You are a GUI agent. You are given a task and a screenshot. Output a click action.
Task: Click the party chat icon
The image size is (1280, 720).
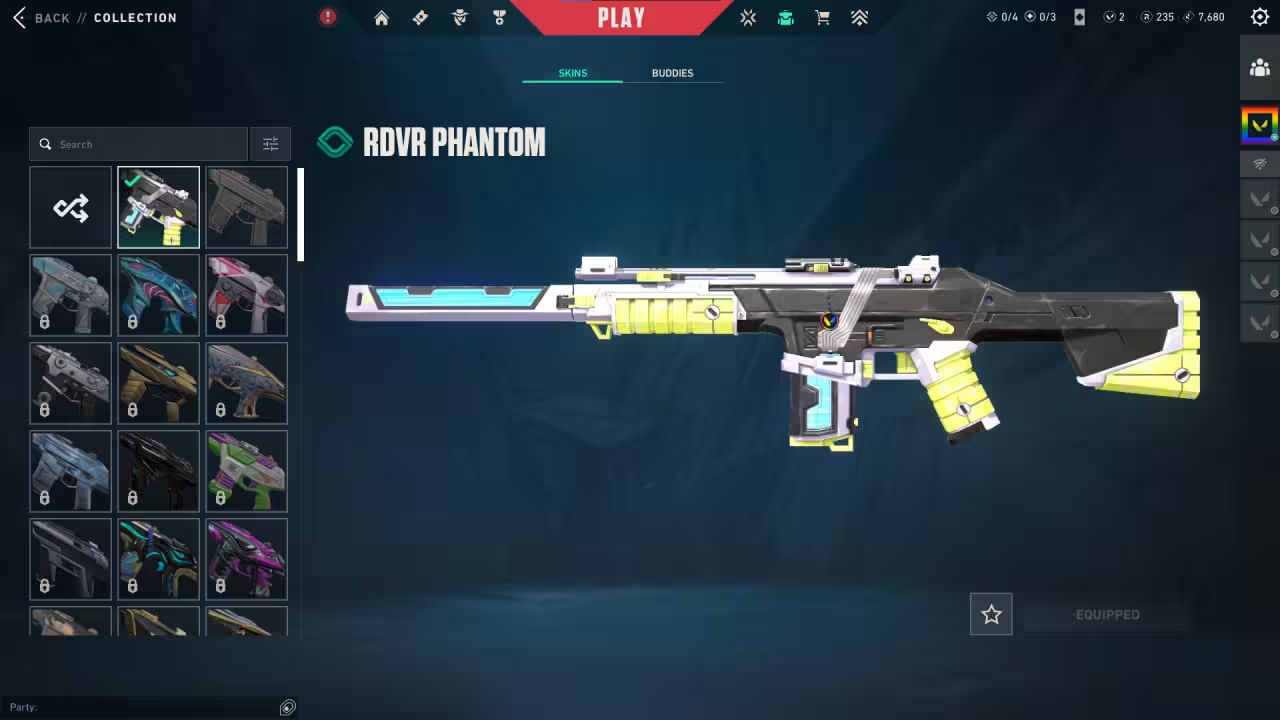click(288, 707)
